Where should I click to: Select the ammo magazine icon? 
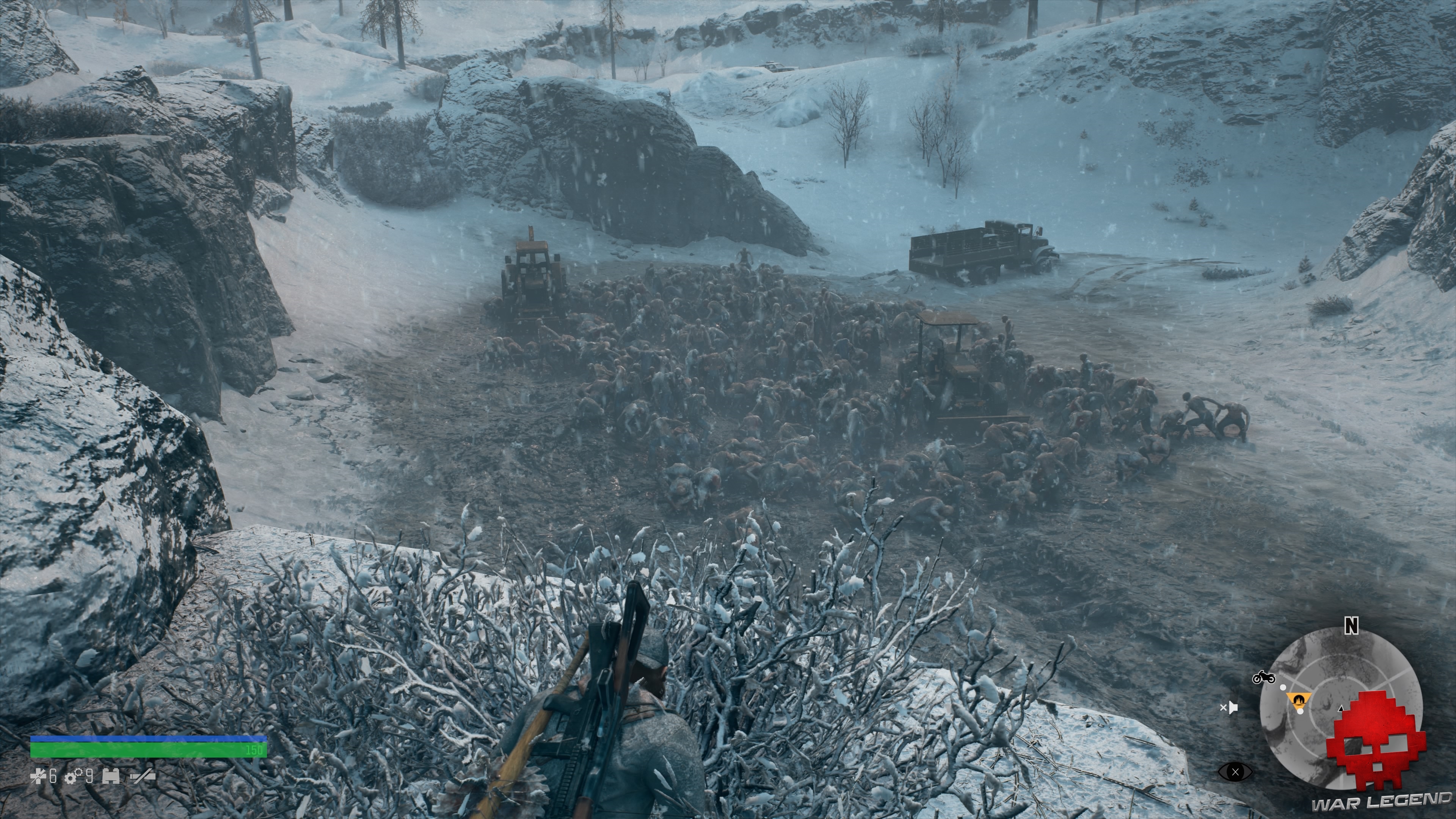coord(111,776)
